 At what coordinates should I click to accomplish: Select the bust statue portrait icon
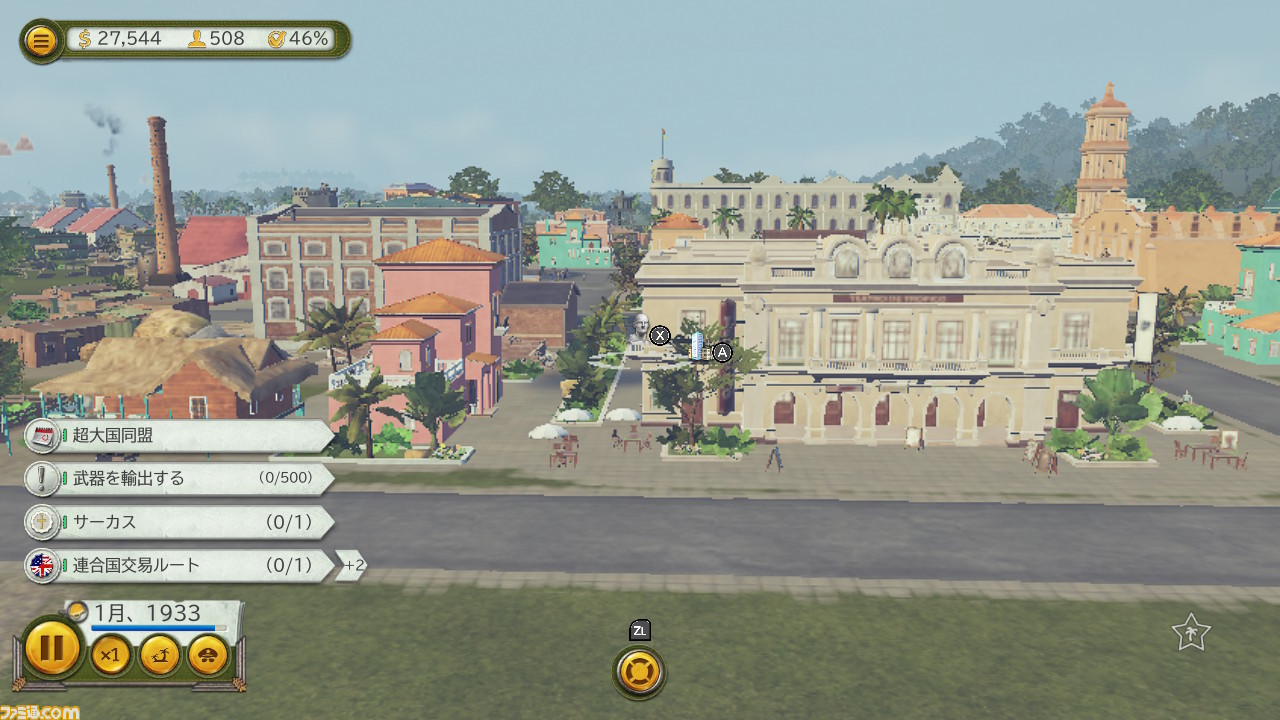coord(637,331)
